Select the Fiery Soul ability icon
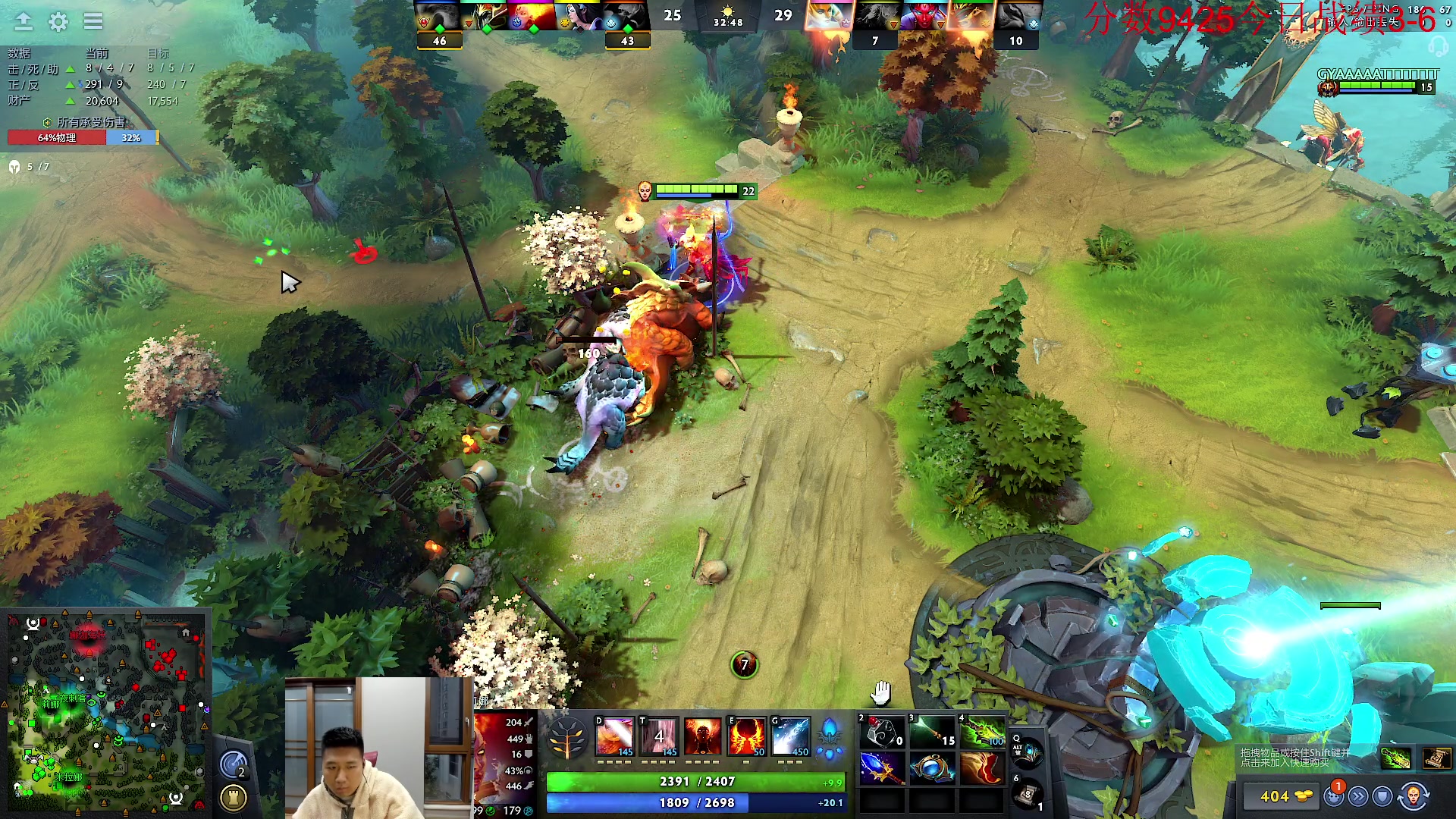 point(702,737)
